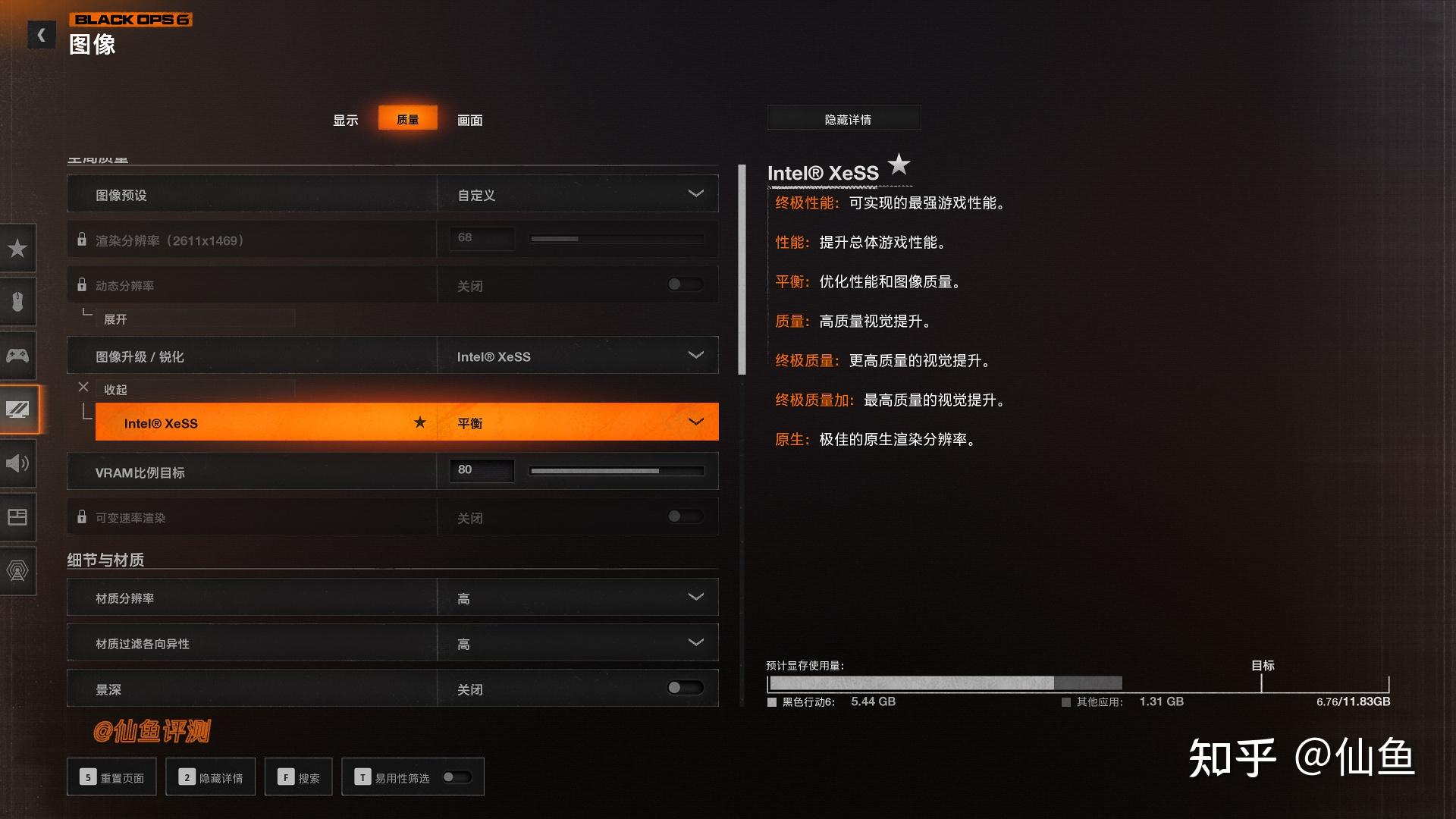Open the favorites star sidebar category
1456x819 pixels.
(17, 248)
